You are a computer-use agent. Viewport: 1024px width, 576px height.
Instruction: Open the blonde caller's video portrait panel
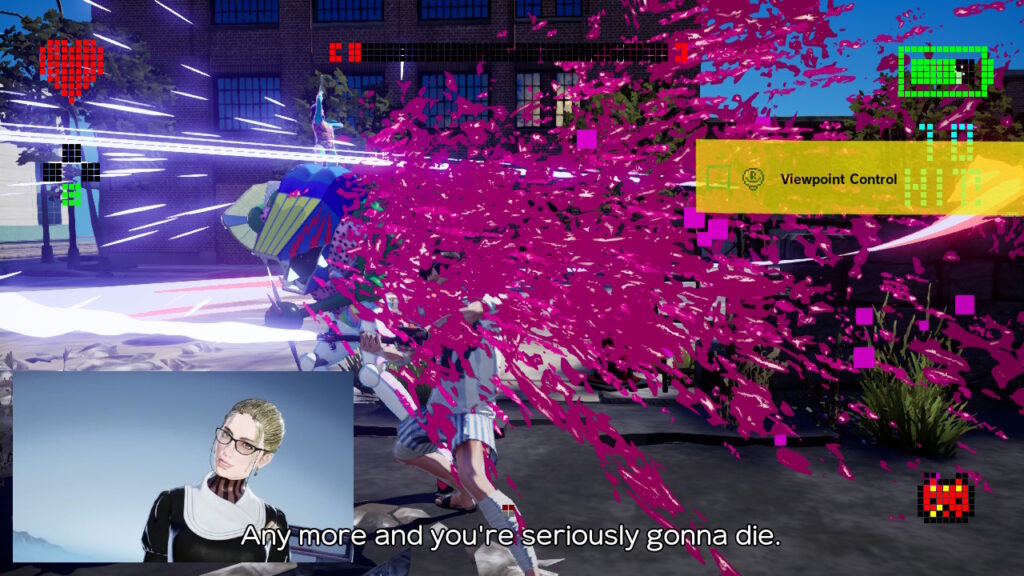click(x=183, y=466)
